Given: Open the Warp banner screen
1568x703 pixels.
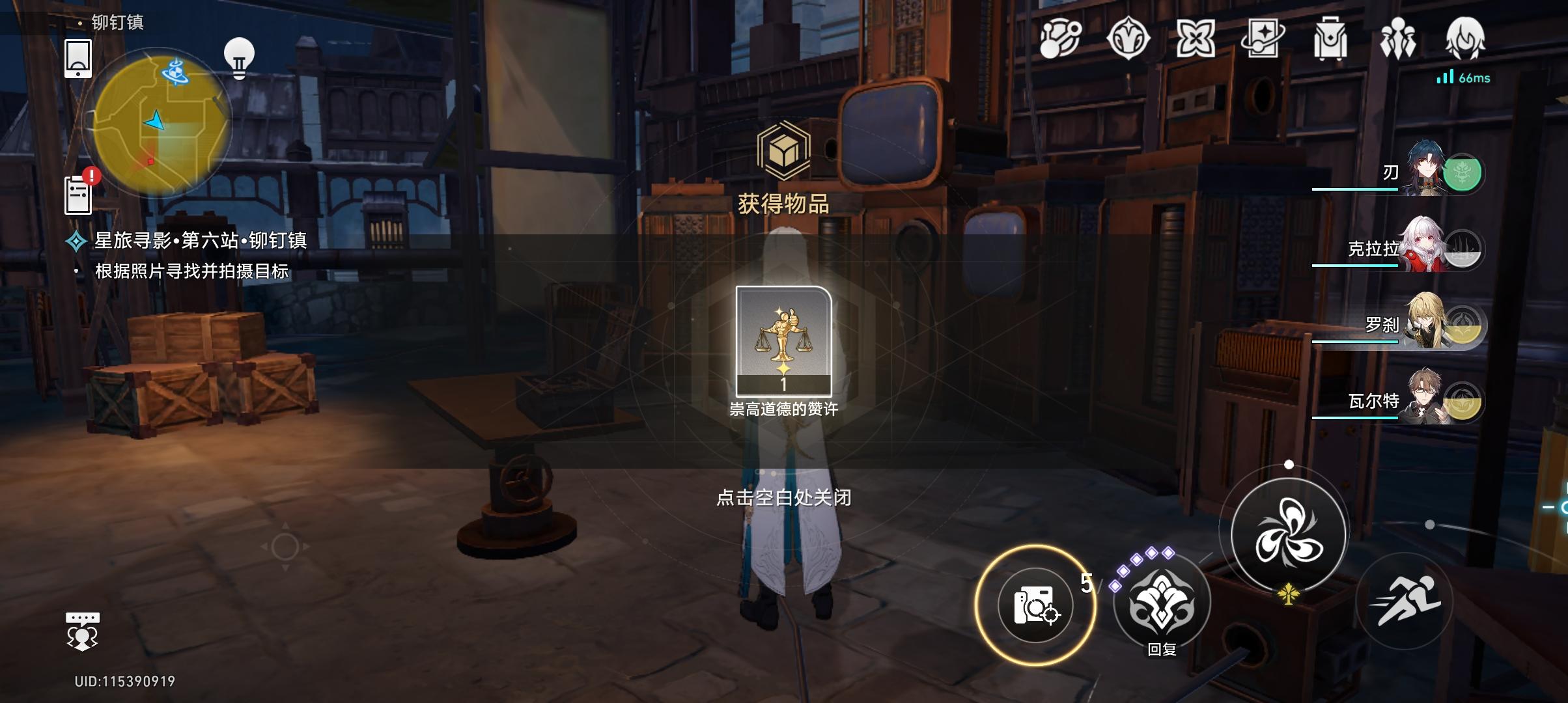Looking at the screenshot, I should click(x=1263, y=39).
